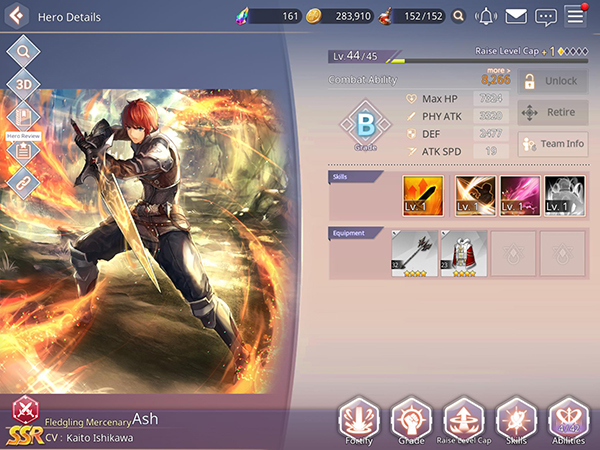Image resolution: width=600 pixels, height=450 pixels.
Task: View Team Info
Action: 552,144
